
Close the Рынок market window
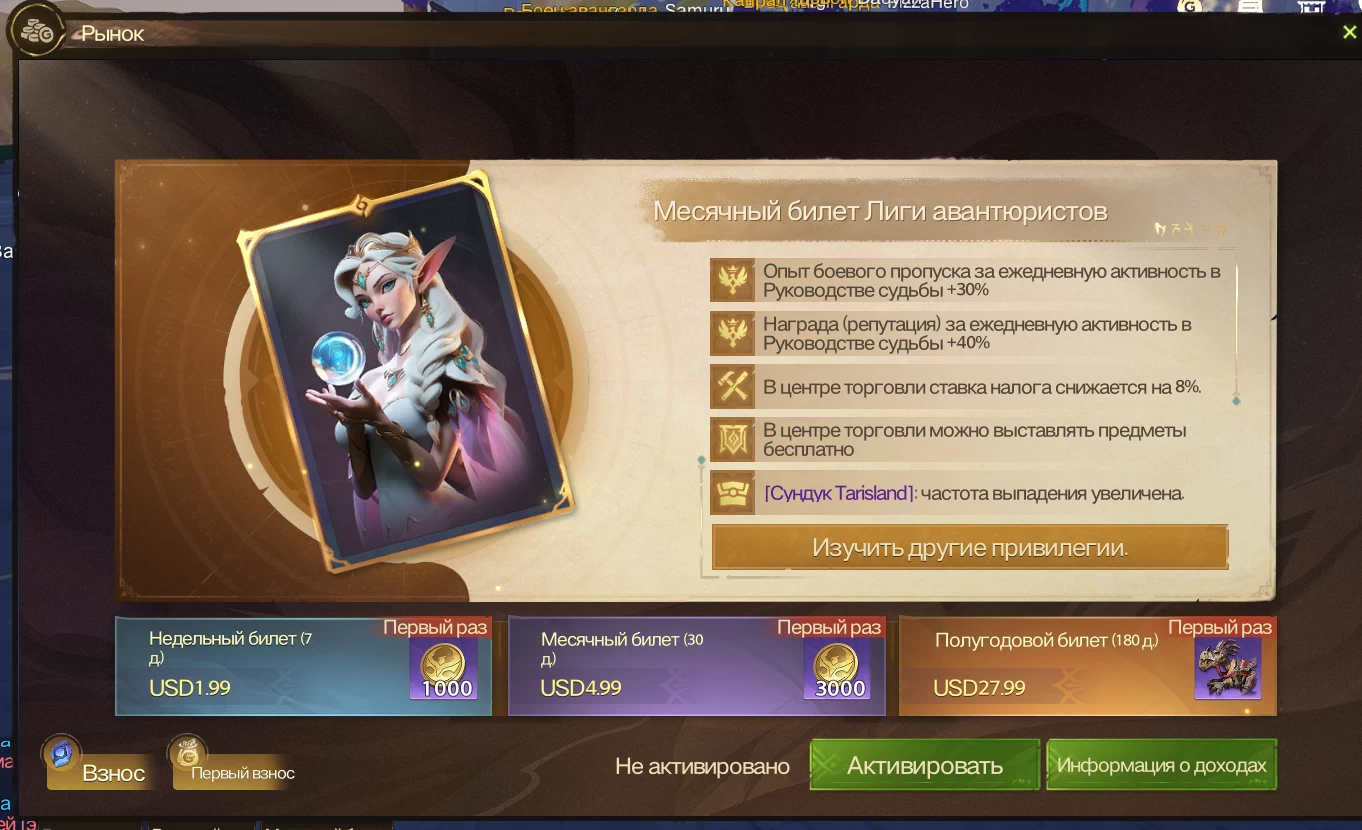click(x=1349, y=33)
